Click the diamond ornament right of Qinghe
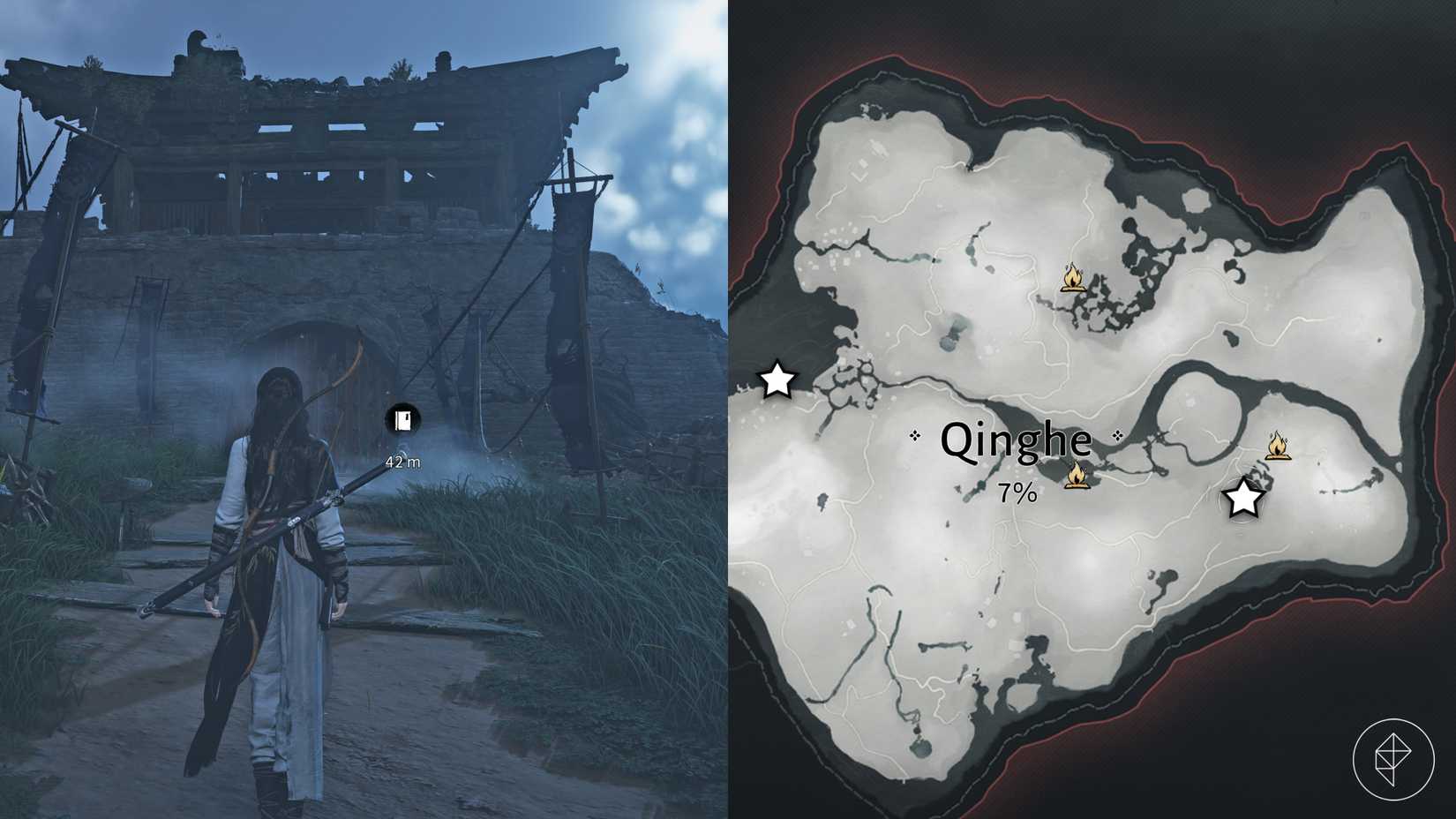 click(1119, 433)
